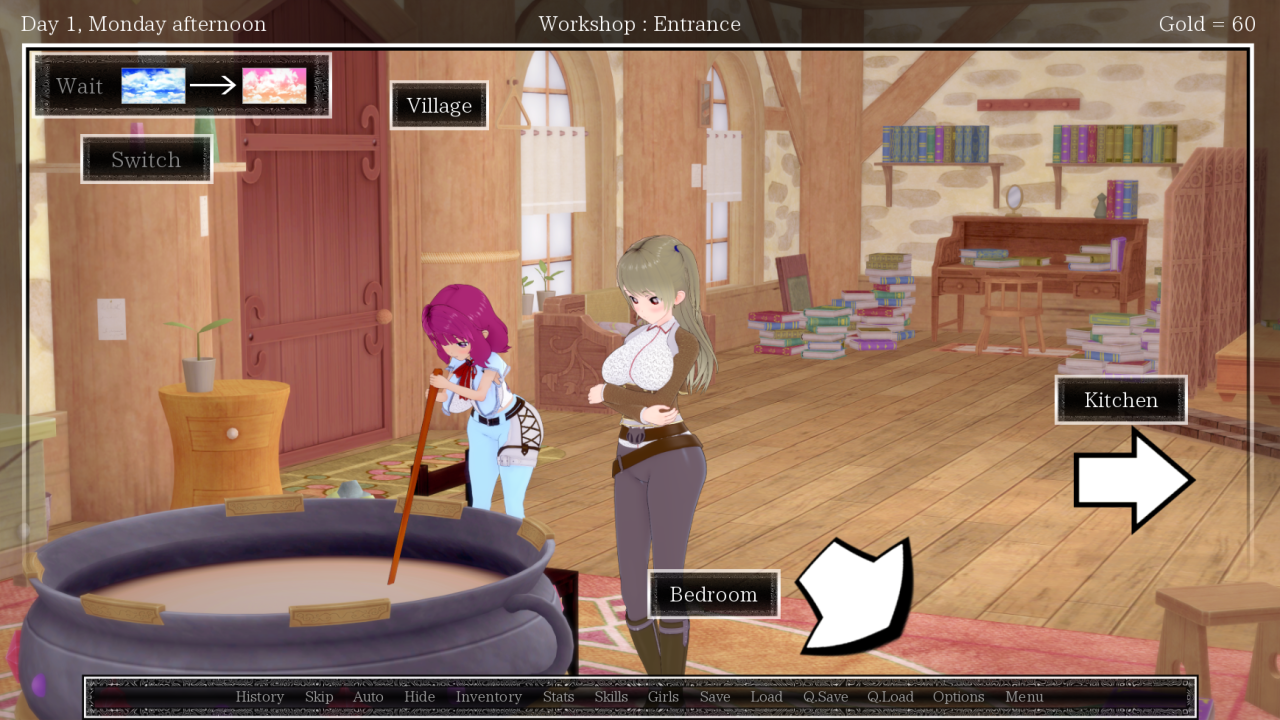Click the downward white arrow near Bedroom
The image size is (1280, 720).
pyautogui.click(x=856, y=597)
